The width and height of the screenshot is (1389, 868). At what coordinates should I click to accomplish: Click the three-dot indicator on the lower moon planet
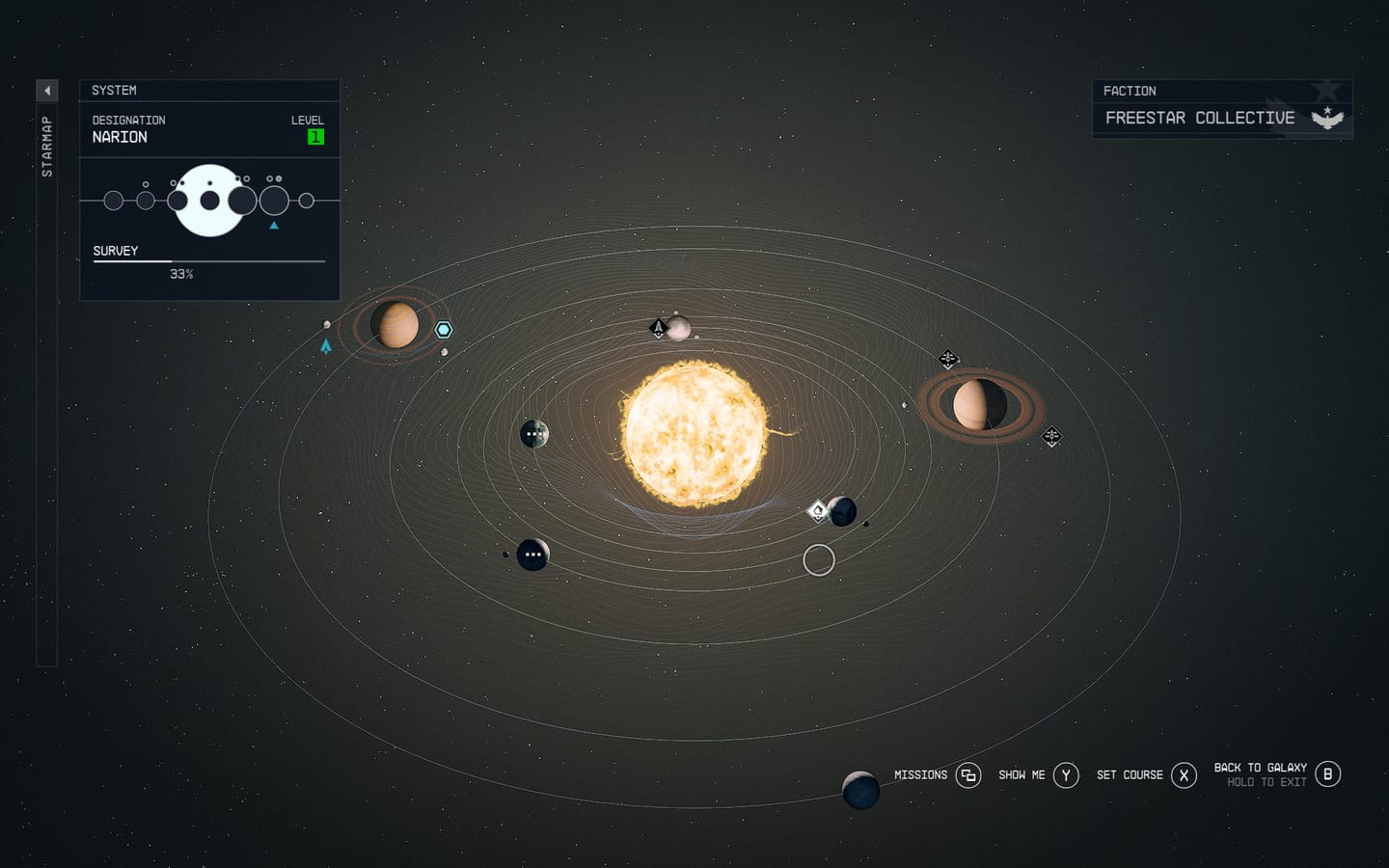click(533, 555)
